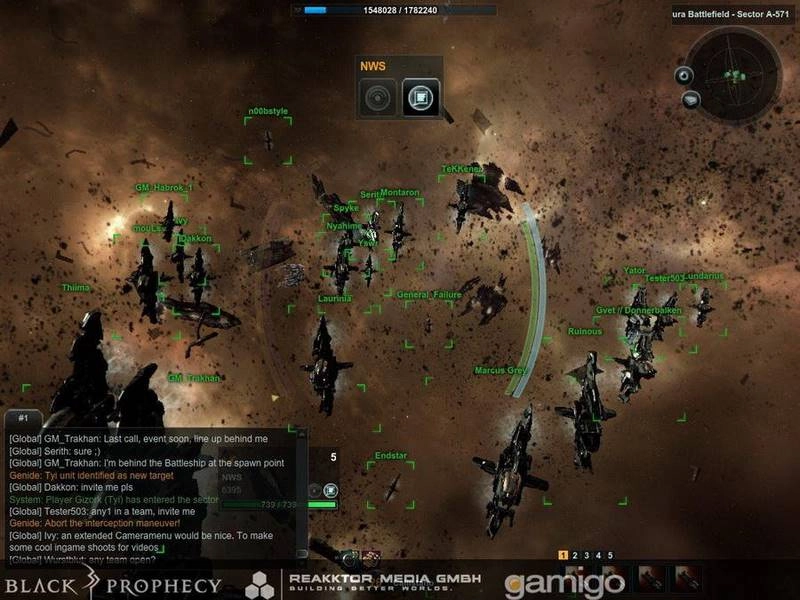The height and width of the screenshot is (600, 800).
Task: Select weapon group 1
Action: (563, 555)
